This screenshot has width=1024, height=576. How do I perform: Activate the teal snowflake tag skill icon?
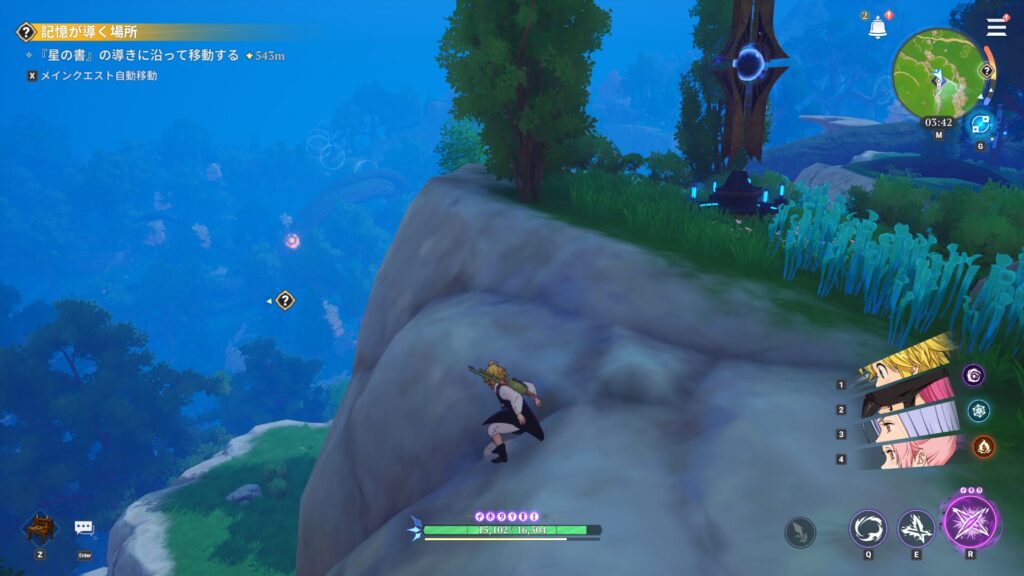click(979, 410)
